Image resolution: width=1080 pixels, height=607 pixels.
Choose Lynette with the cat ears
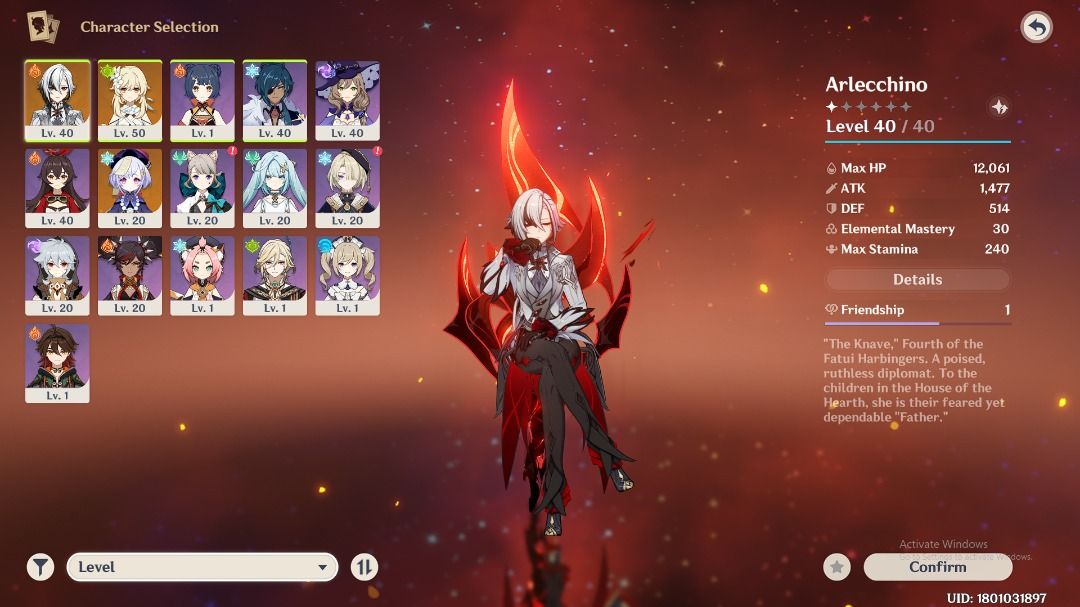(x=202, y=188)
